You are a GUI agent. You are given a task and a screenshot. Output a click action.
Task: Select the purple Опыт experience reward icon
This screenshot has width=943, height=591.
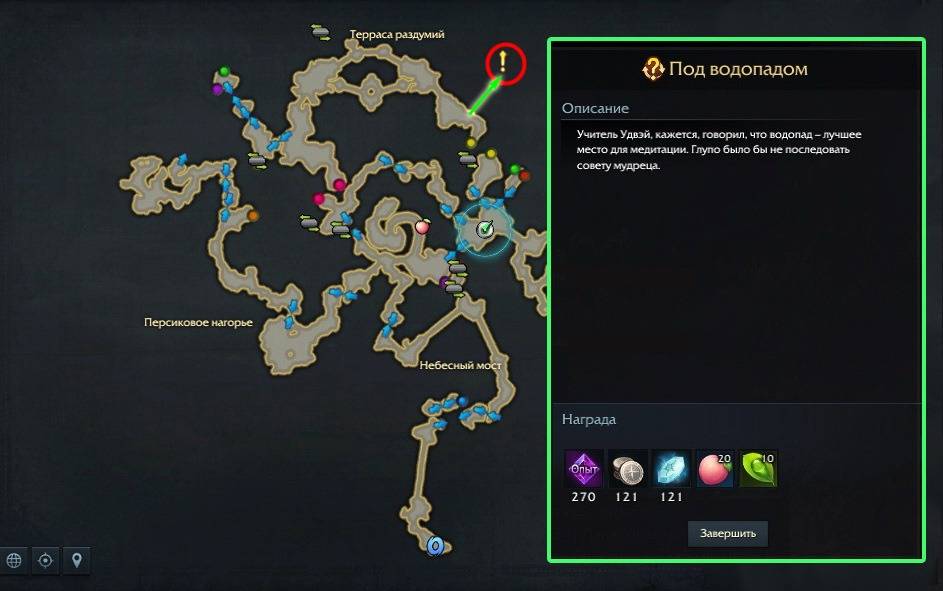click(x=583, y=468)
